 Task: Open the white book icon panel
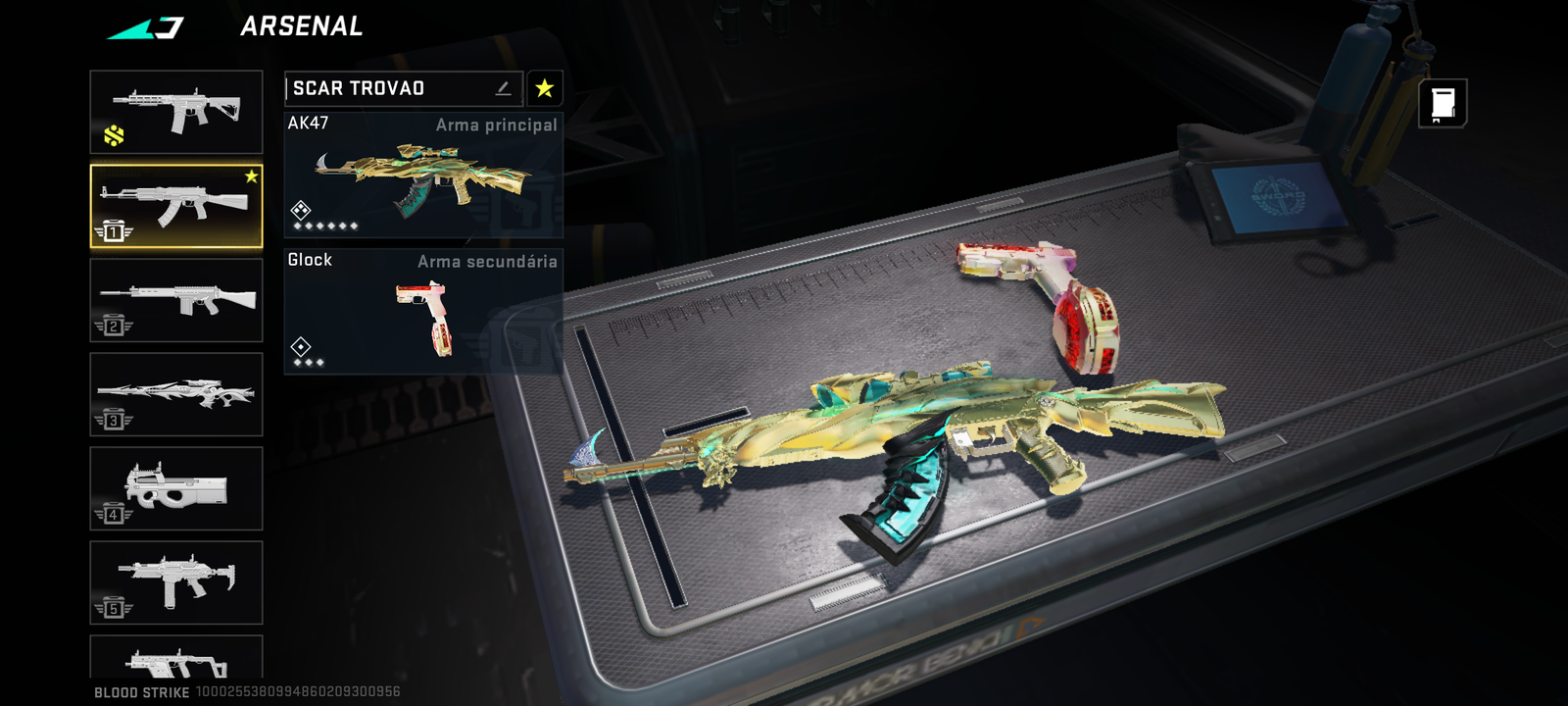1443,103
